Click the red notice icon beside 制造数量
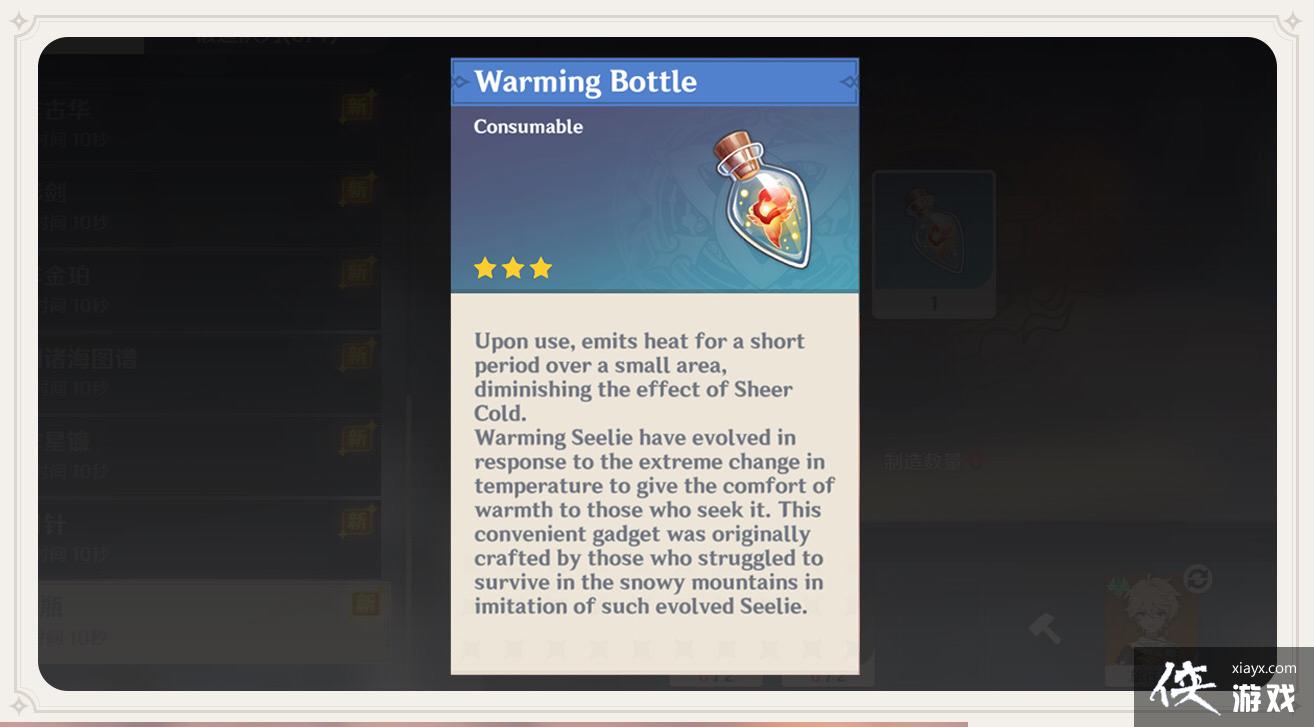The image size is (1314, 727). [x=976, y=461]
